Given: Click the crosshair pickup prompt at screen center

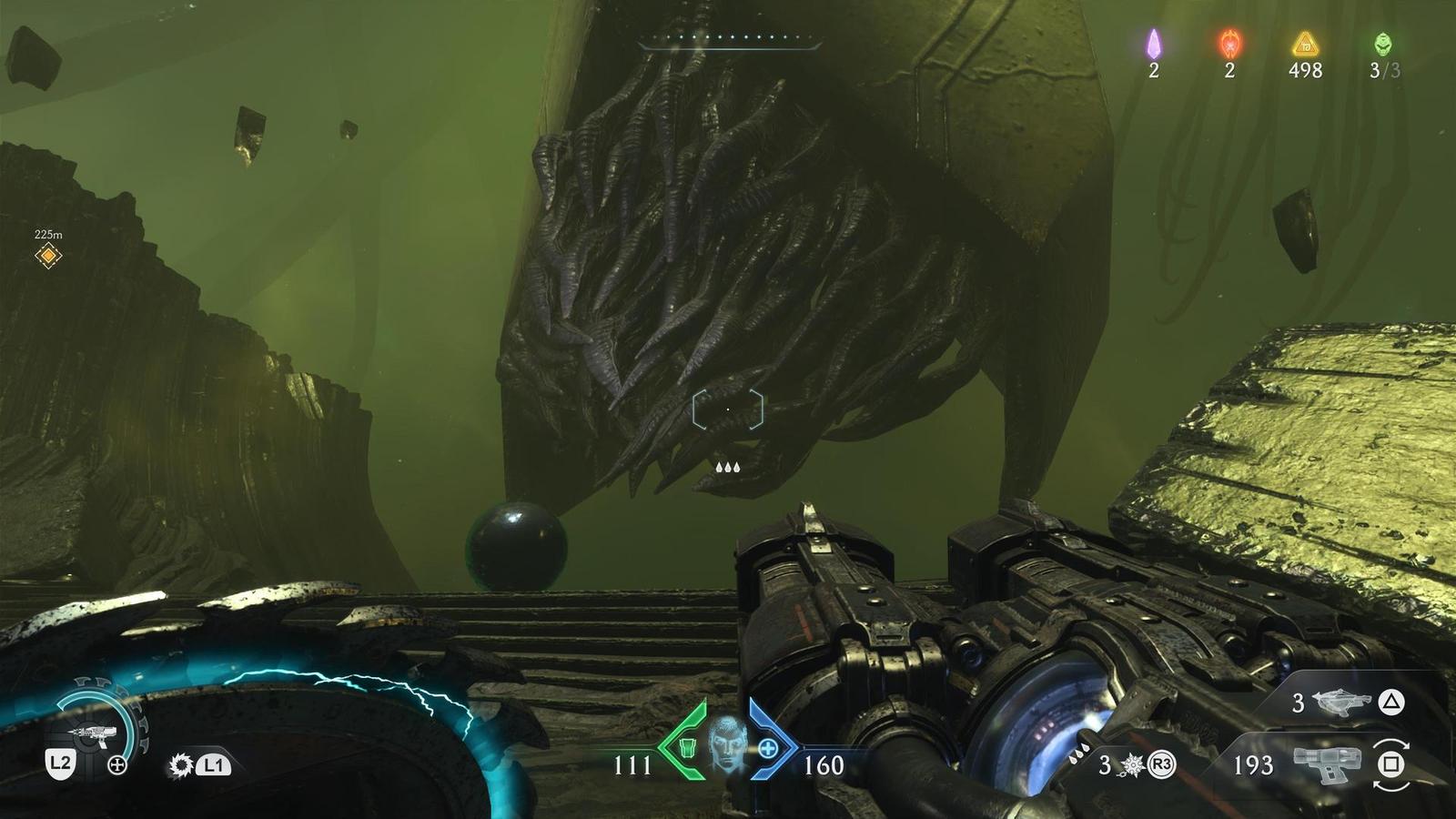Looking at the screenshot, I should pos(726,411).
